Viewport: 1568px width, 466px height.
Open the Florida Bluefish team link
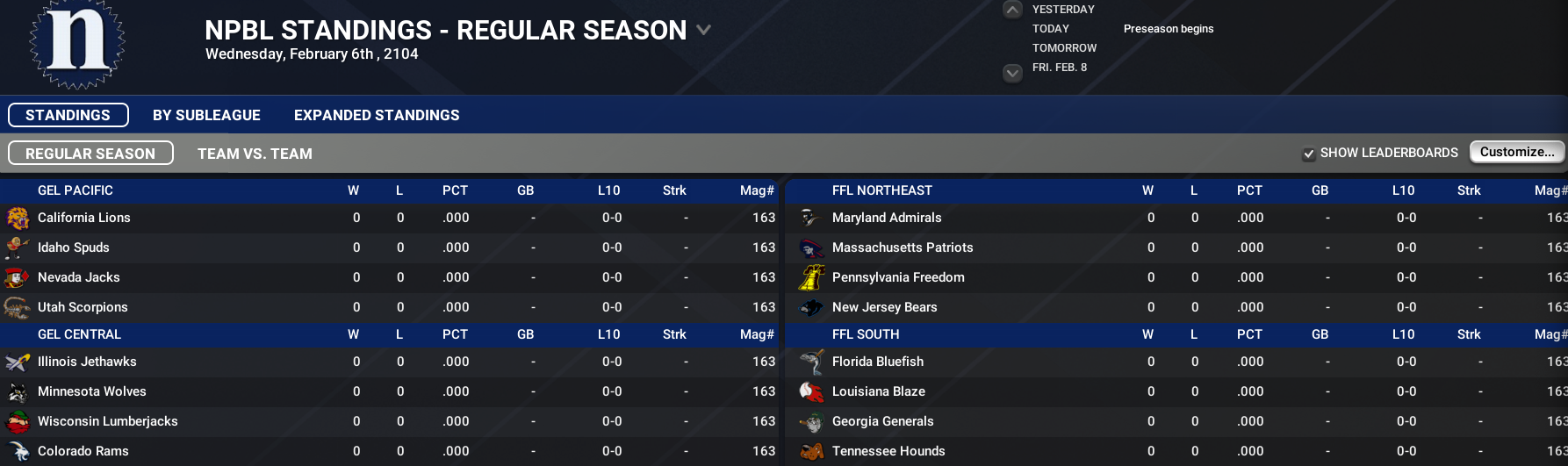[x=878, y=362]
